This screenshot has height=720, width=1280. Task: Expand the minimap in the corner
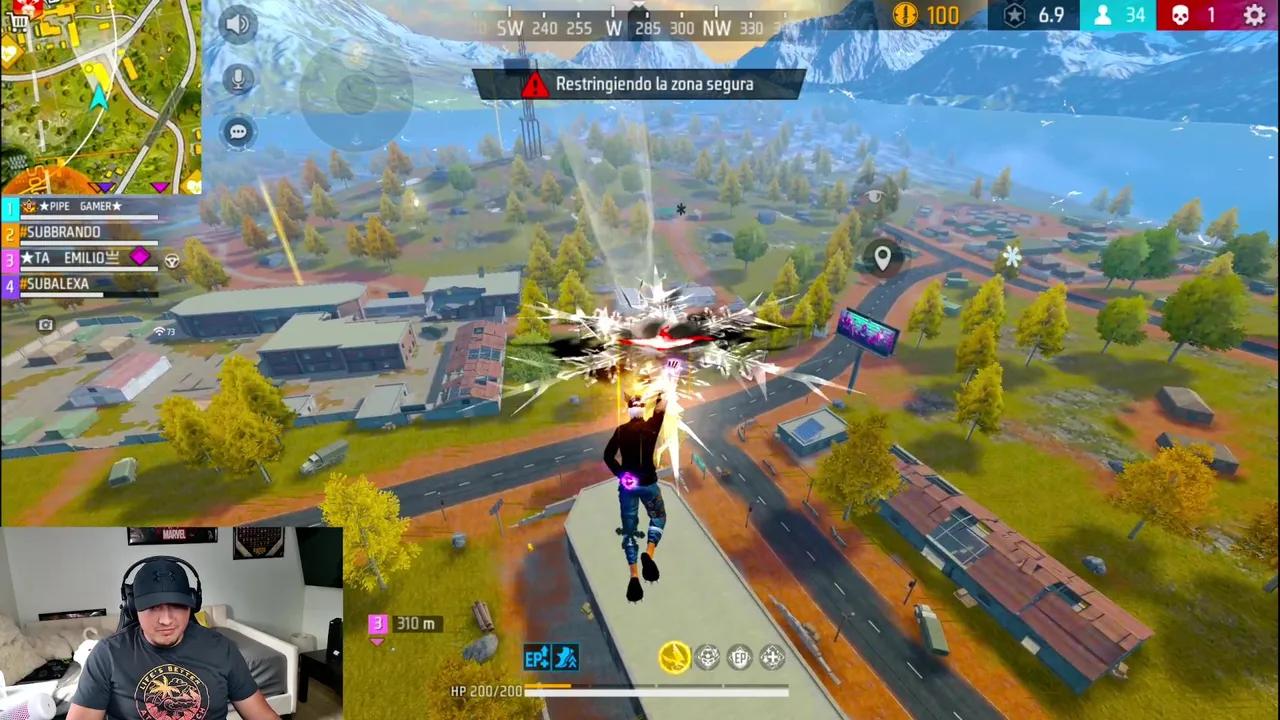[100, 95]
